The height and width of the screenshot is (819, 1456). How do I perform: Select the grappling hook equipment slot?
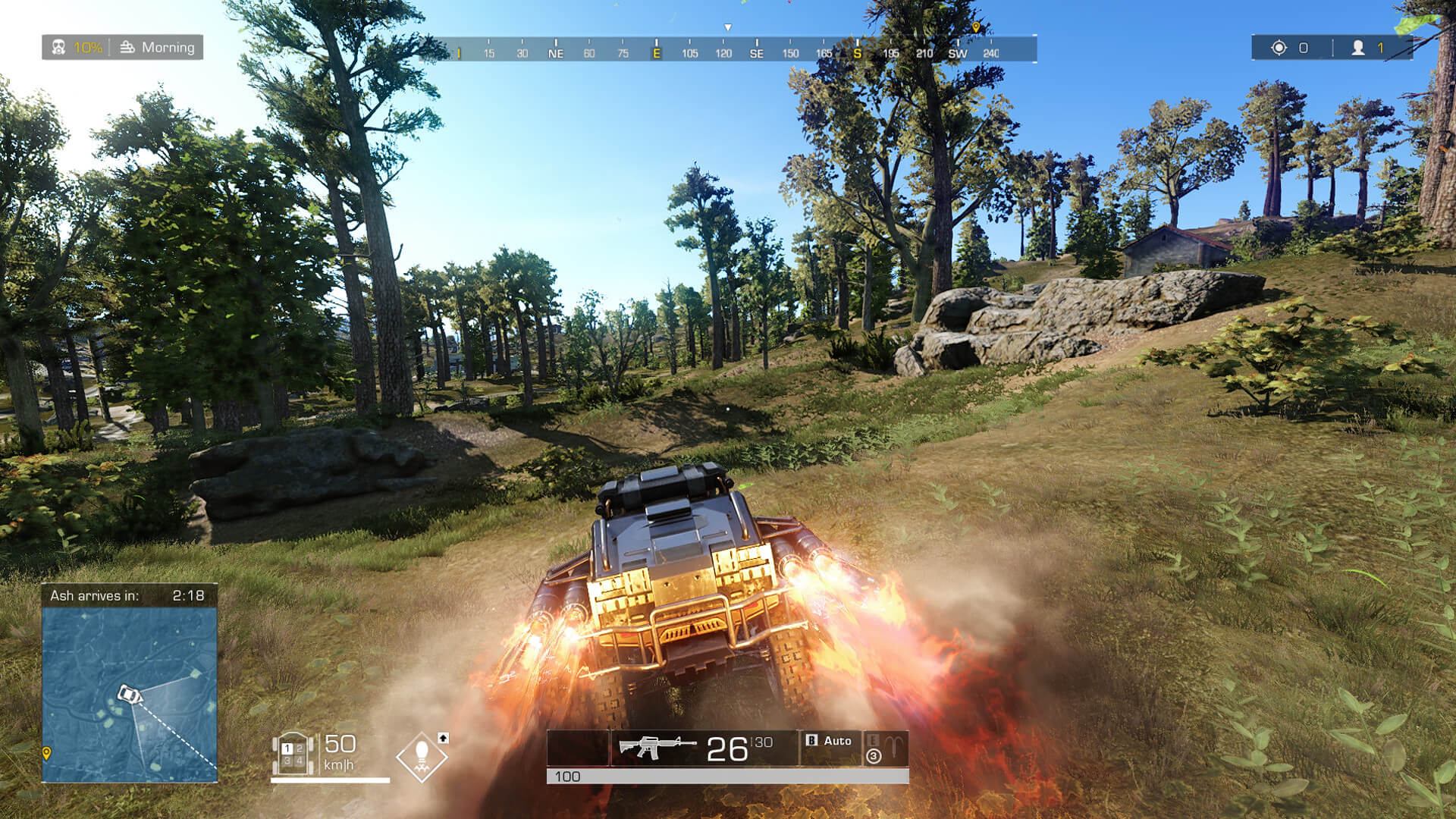(x=885, y=748)
